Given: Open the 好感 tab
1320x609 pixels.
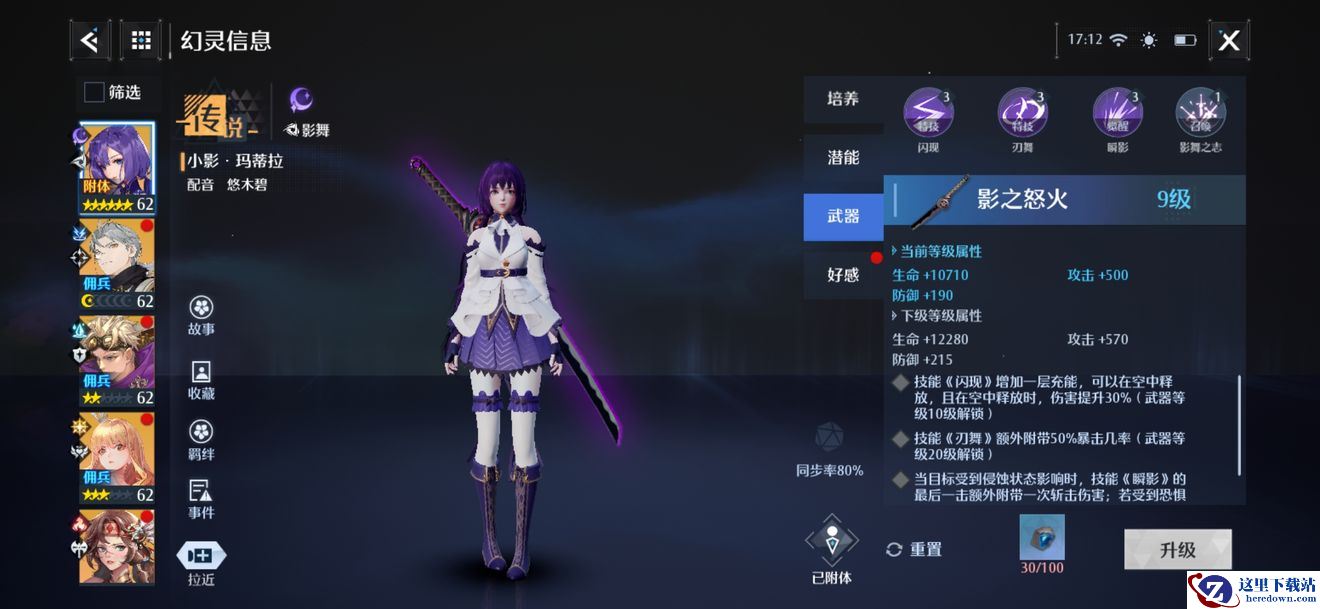Looking at the screenshot, I should (843, 275).
